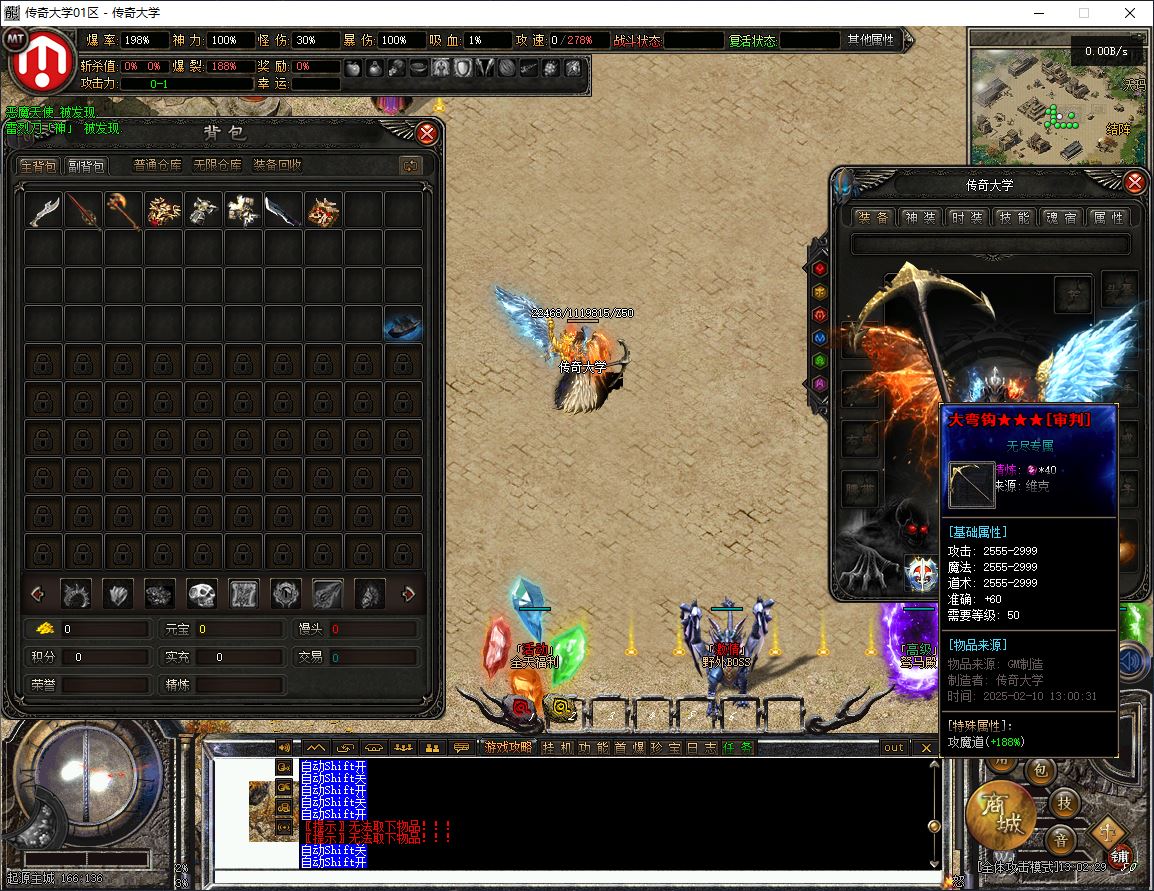Open the 普通仓库 storage tab
Image resolution: width=1154 pixels, height=891 pixels.
pyautogui.click(x=157, y=165)
